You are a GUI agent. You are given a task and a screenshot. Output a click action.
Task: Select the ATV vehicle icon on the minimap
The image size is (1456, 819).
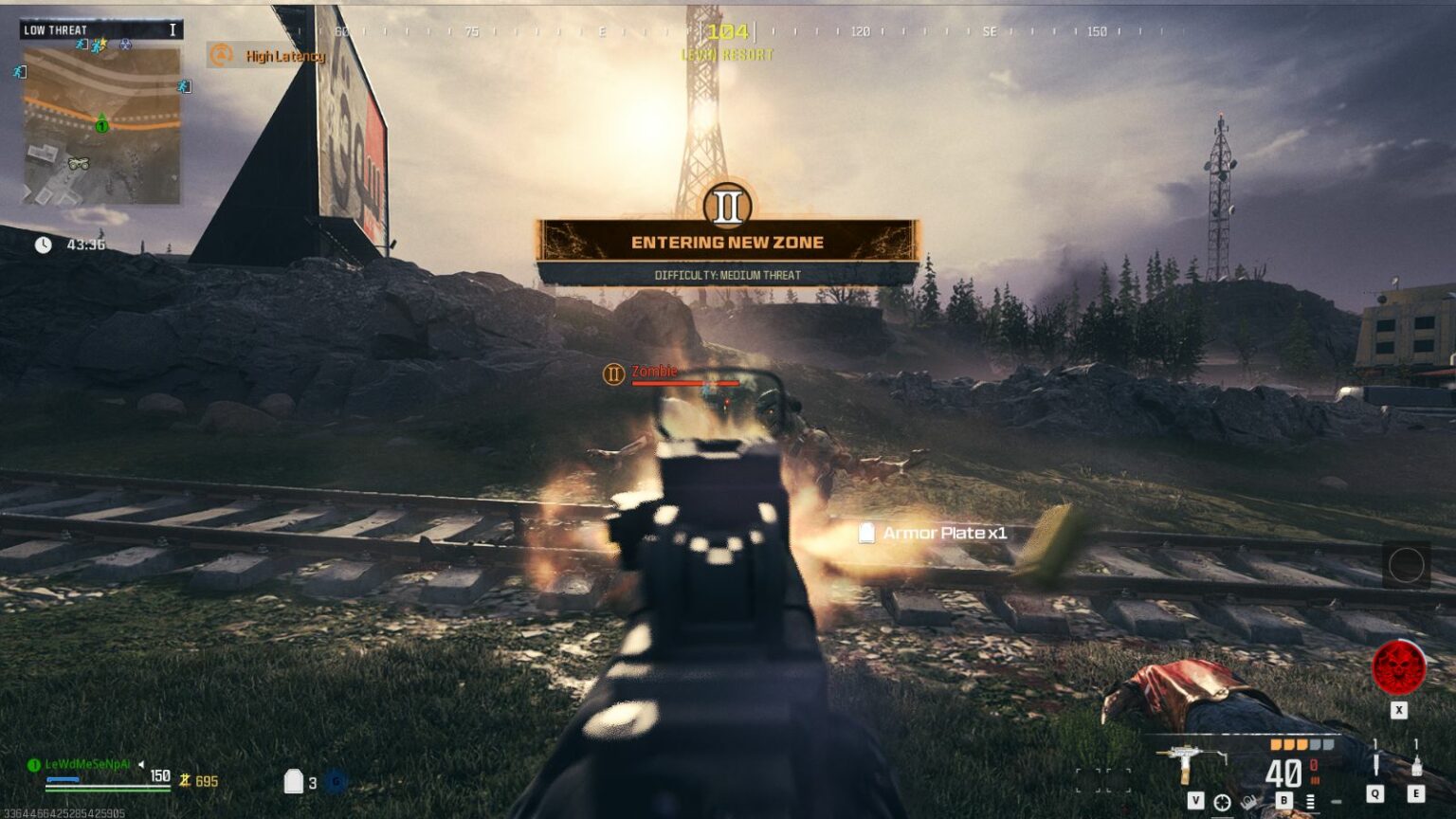click(x=79, y=163)
